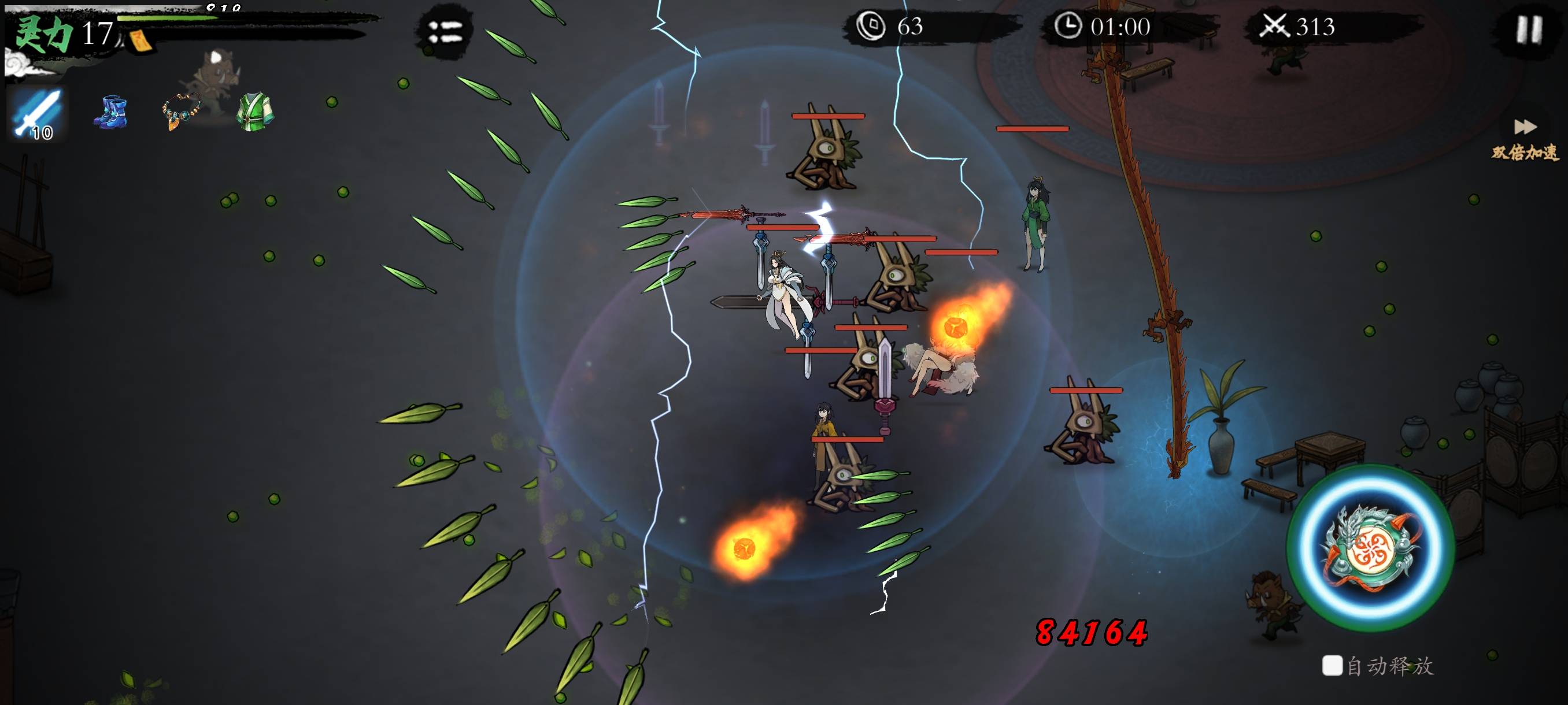Check the beaded necklace equipment icon
The width and height of the screenshot is (1568, 705).
click(181, 112)
